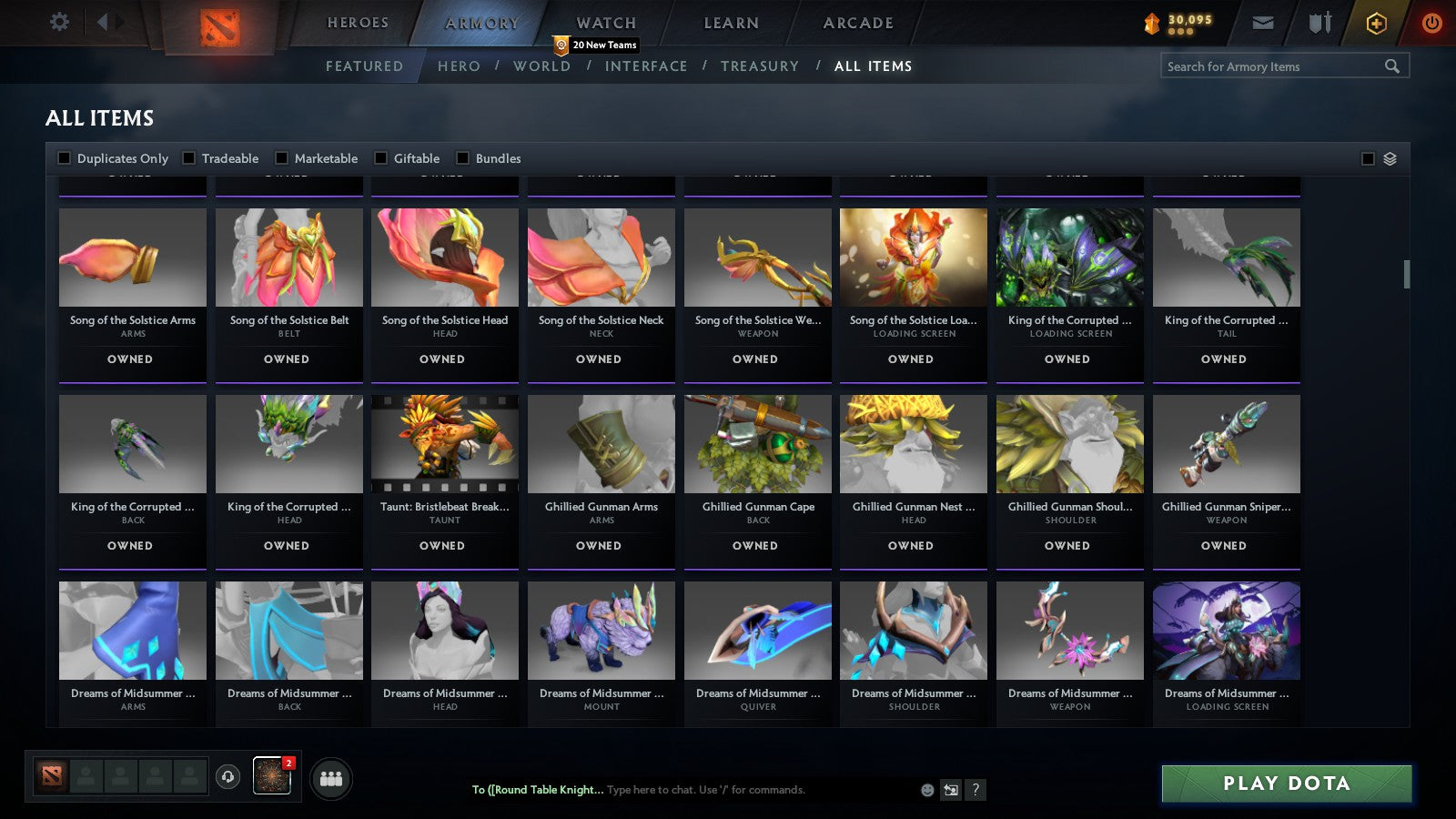Open the shield-and-sword loadout icon
Viewport: 1456px width, 819px height.
point(1319,22)
